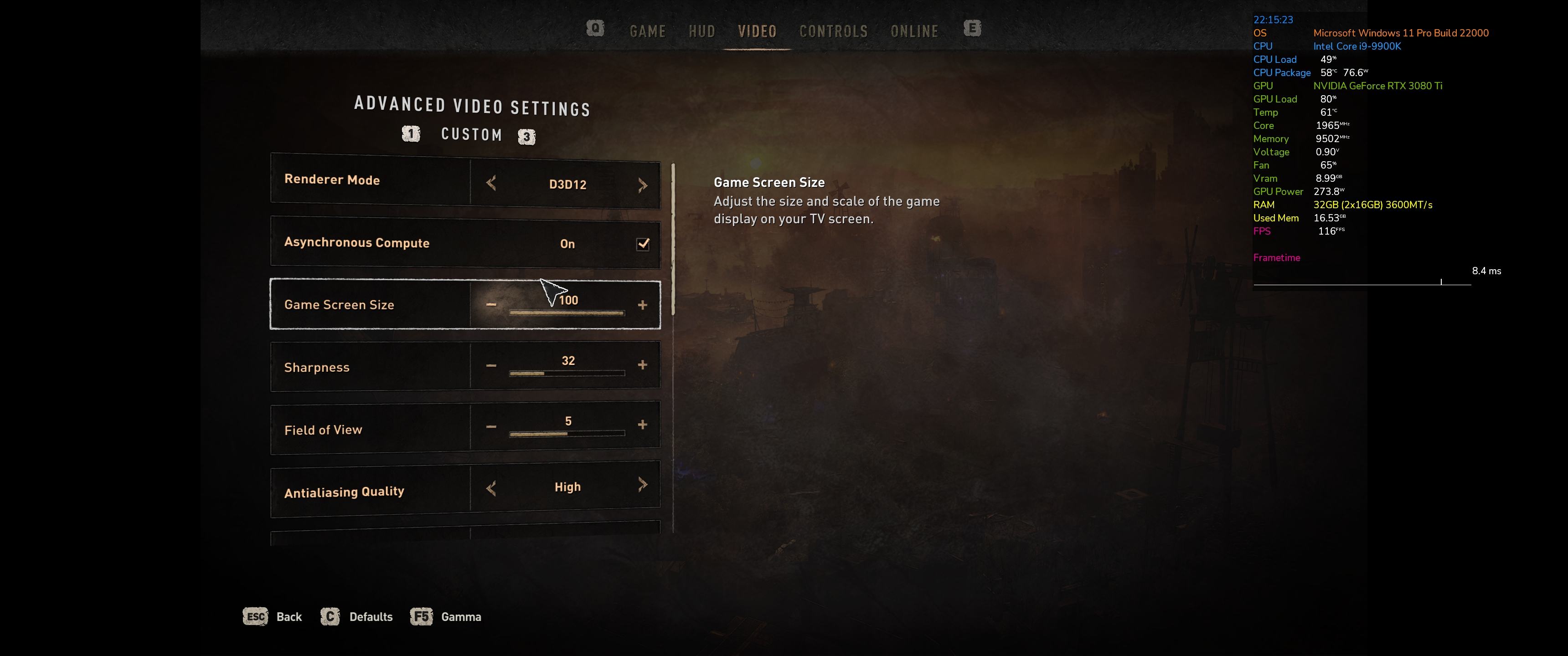1568x656 pixels.
Task: Choose next Renderer Mode with right arrow
Action: click(643, 185)
